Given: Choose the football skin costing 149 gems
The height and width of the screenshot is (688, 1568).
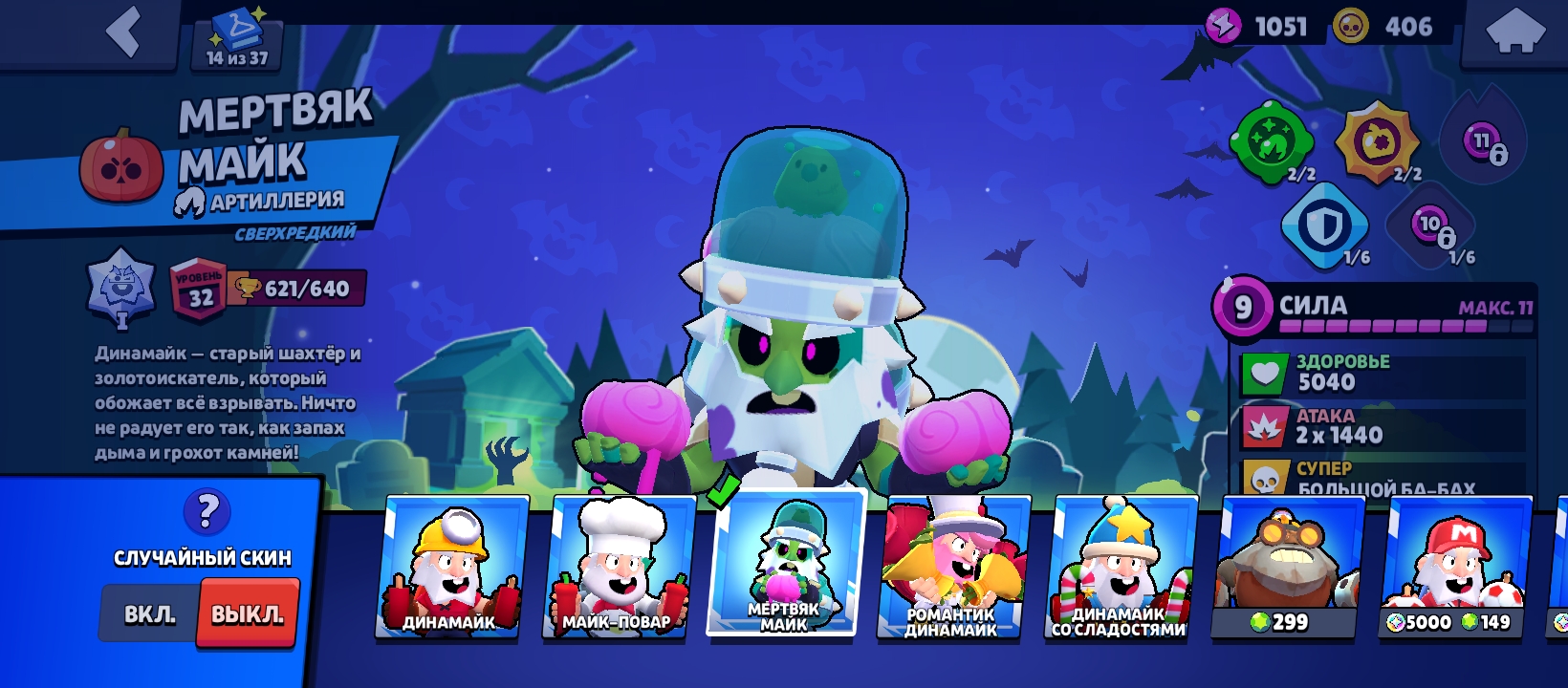Looking at the screenshot, I should click(x=1451, y=566).
